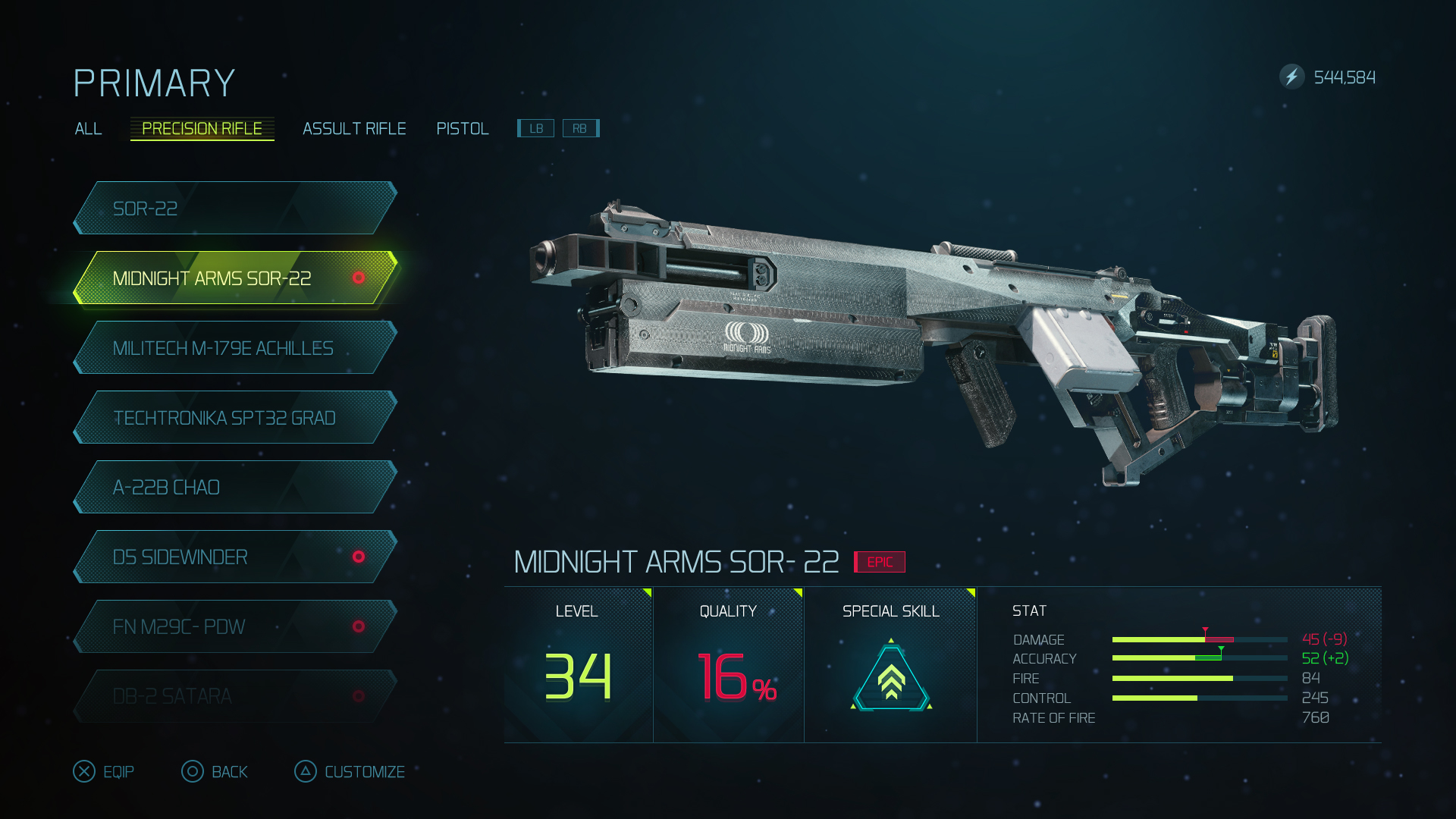Choose the A-22B Chao weapon
Screen dimensions: 1456x819
point(235,488)
